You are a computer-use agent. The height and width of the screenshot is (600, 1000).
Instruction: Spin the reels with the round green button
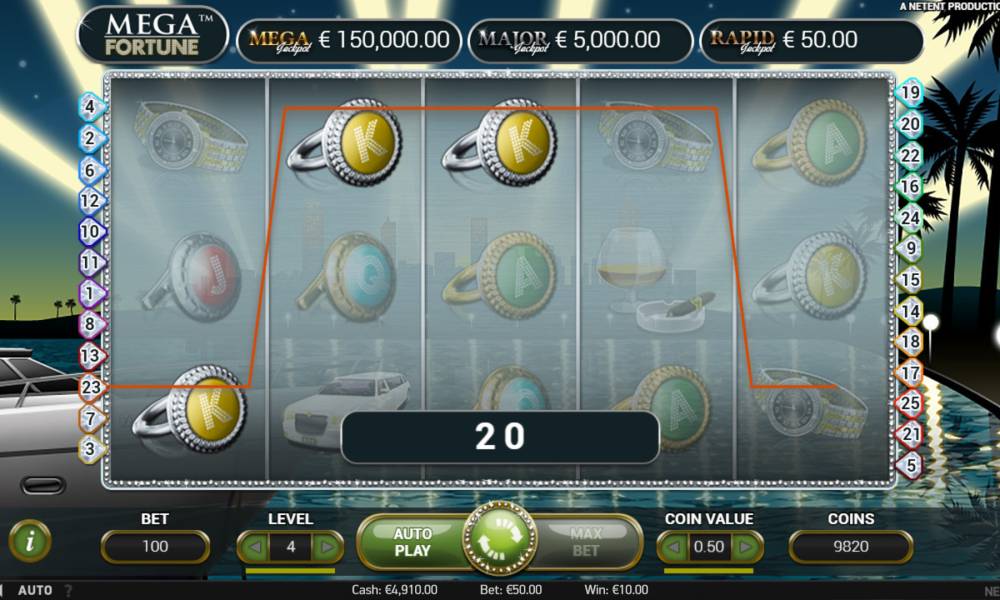(498, 541)
